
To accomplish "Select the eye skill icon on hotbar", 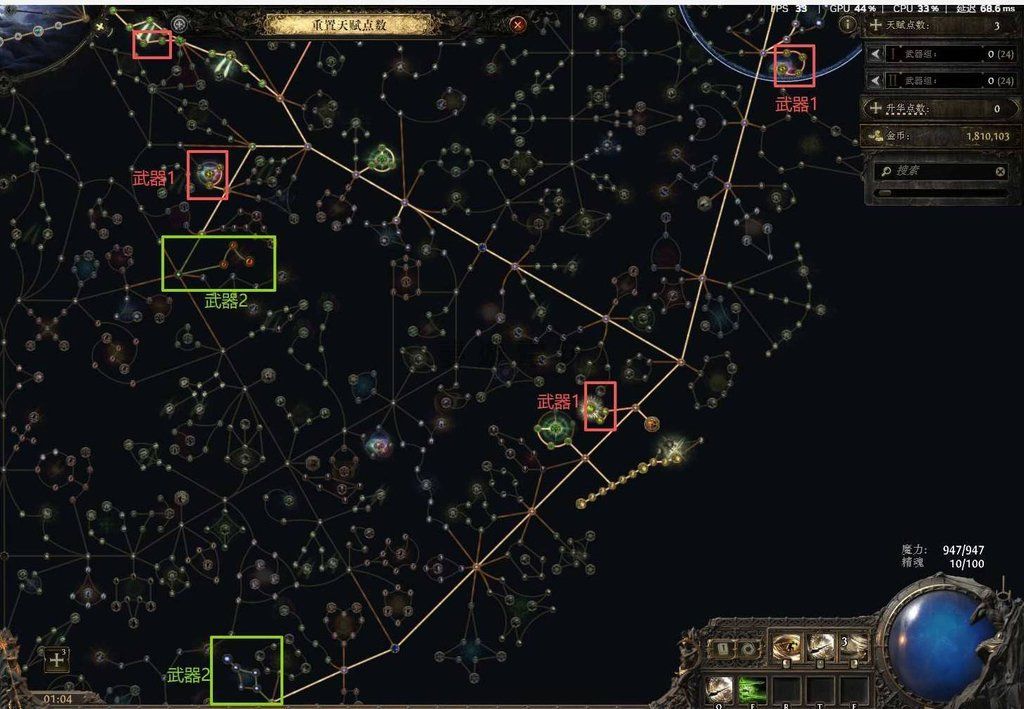I will click(787, 647).
